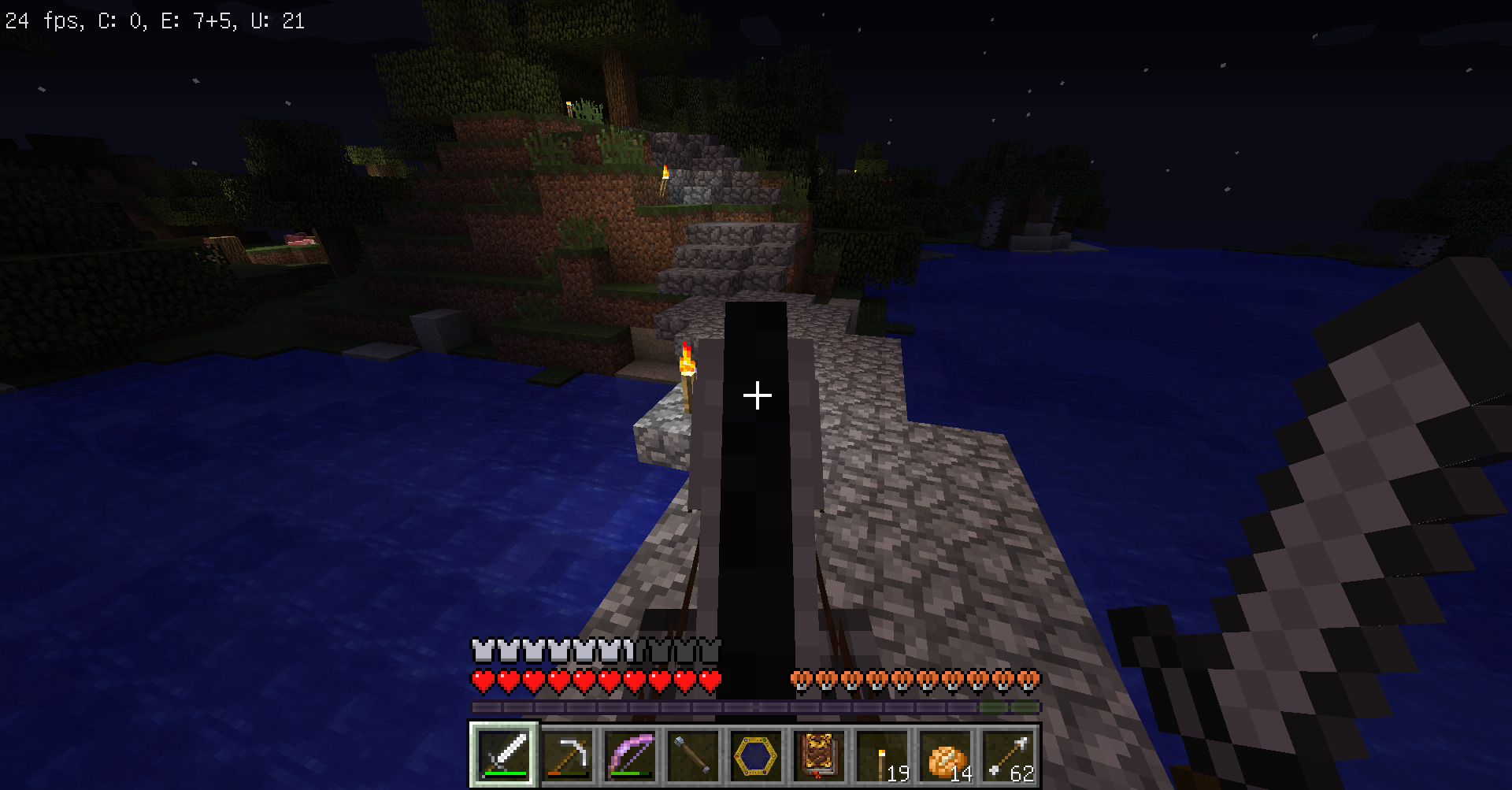Viewport: 1512px width, 790px height.
Task: Choose the arrow stack hotbar slot
Action: [1008, 755]
